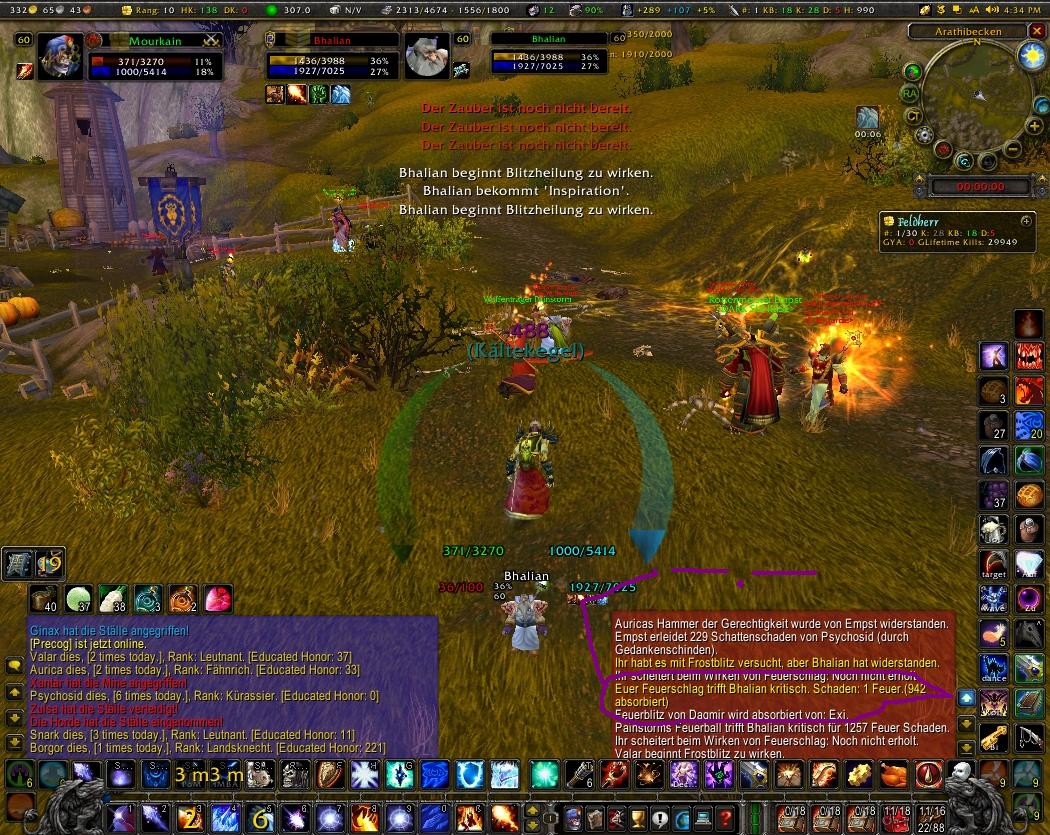Expand the Feldherr honor panel

(x=1026, y=220)
